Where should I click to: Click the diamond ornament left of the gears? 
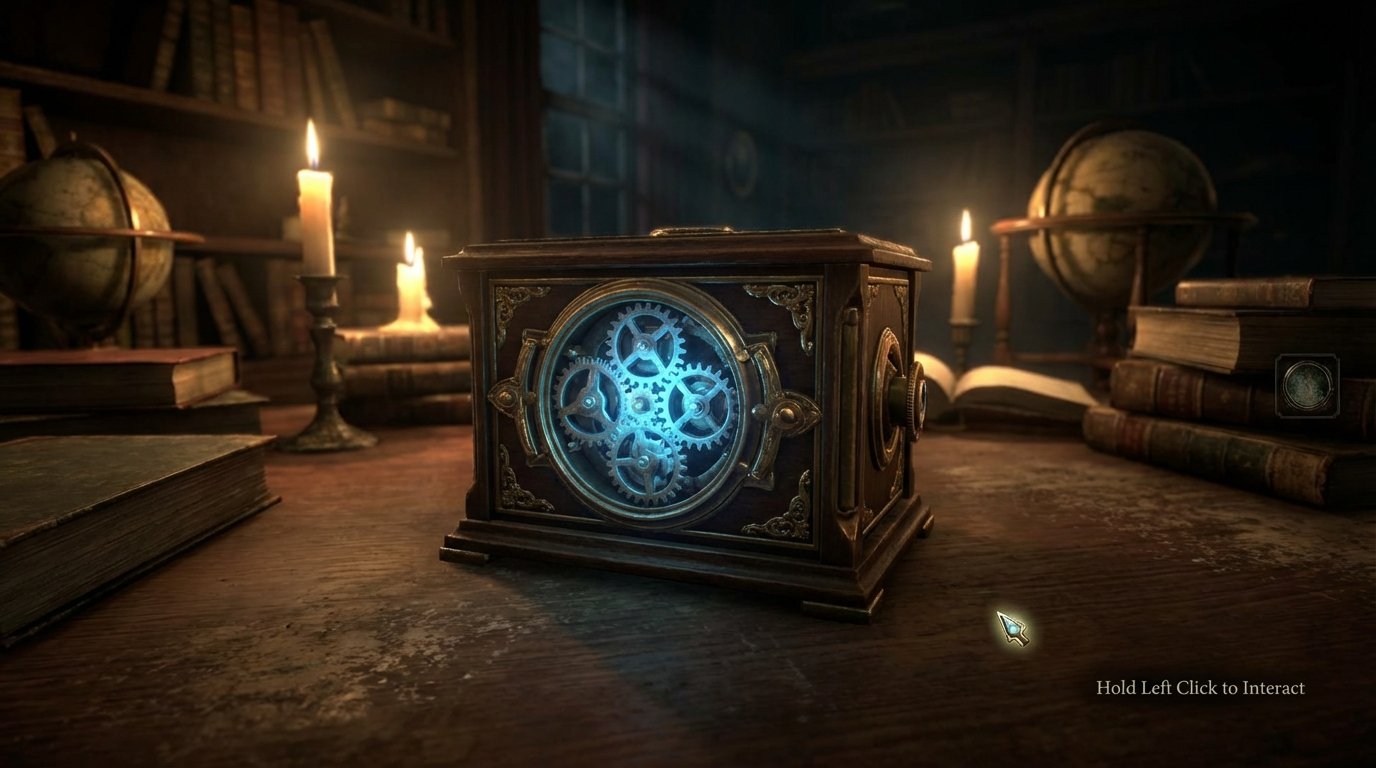pyautogui.click(x=505, y=398)
